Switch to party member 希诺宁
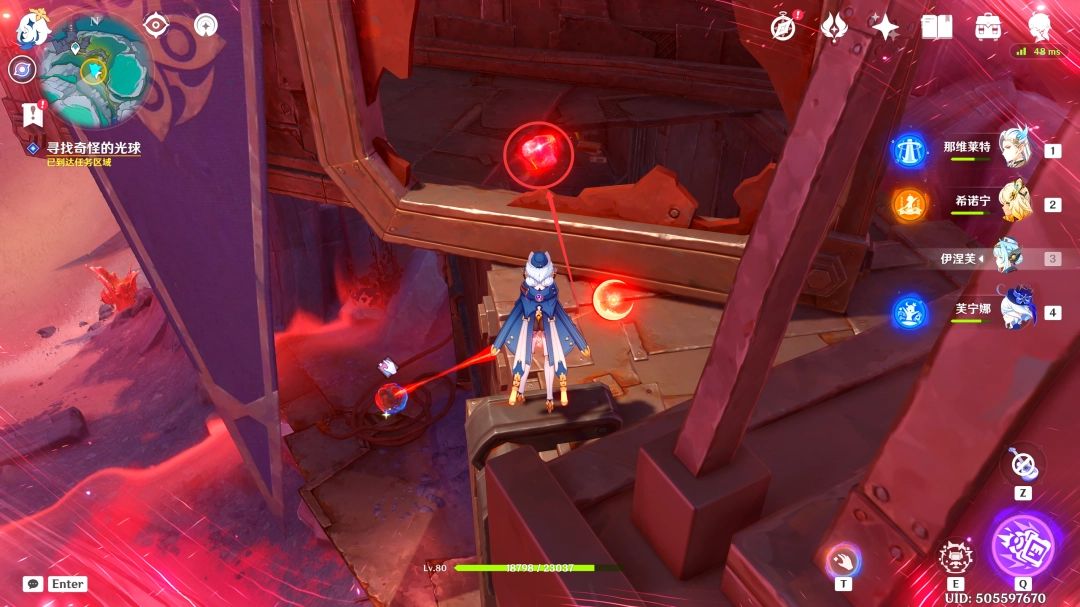This screenshot has width=1080, height=607. point(1012,203)
